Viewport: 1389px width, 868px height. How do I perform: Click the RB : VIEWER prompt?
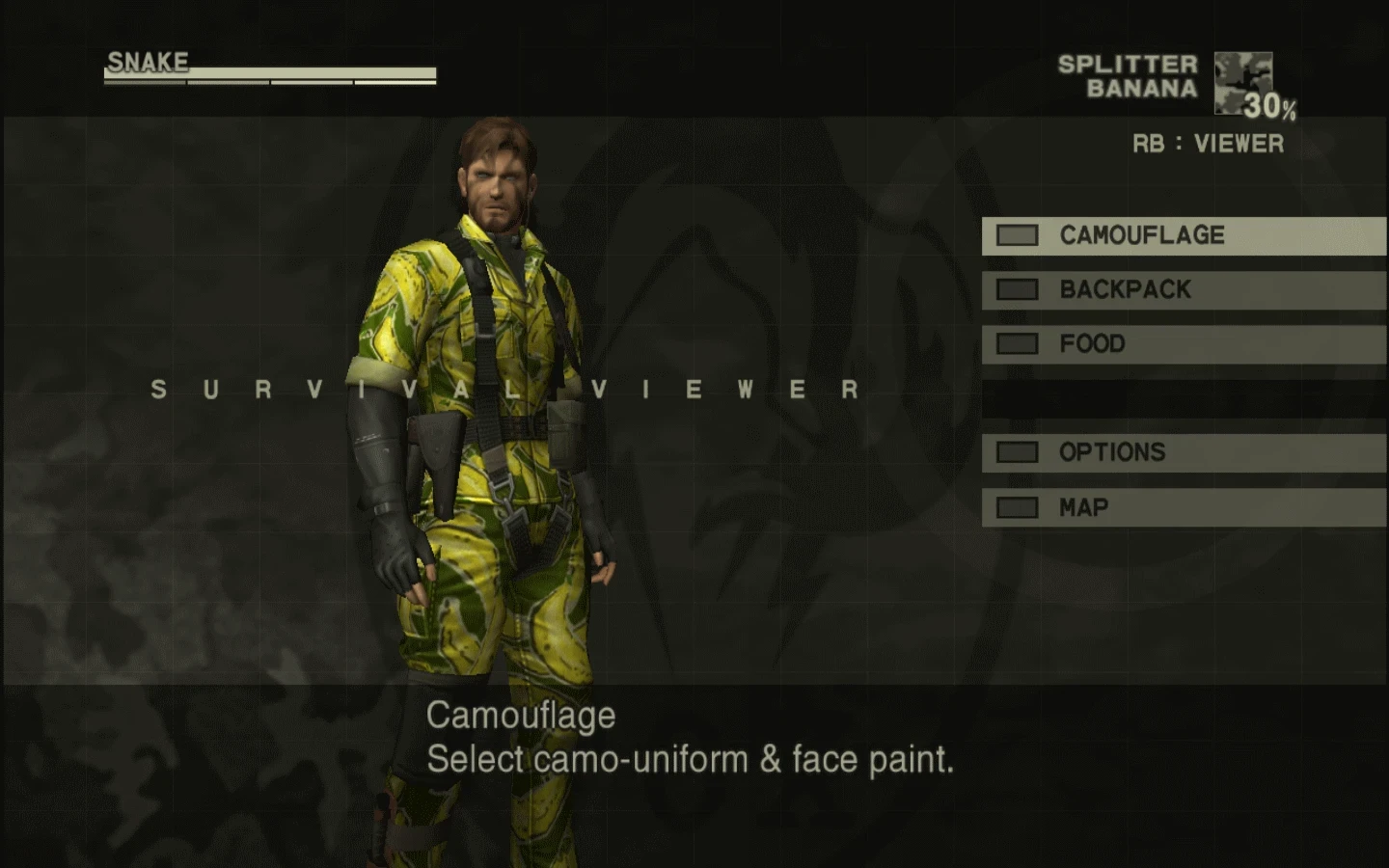(1208, 143)
